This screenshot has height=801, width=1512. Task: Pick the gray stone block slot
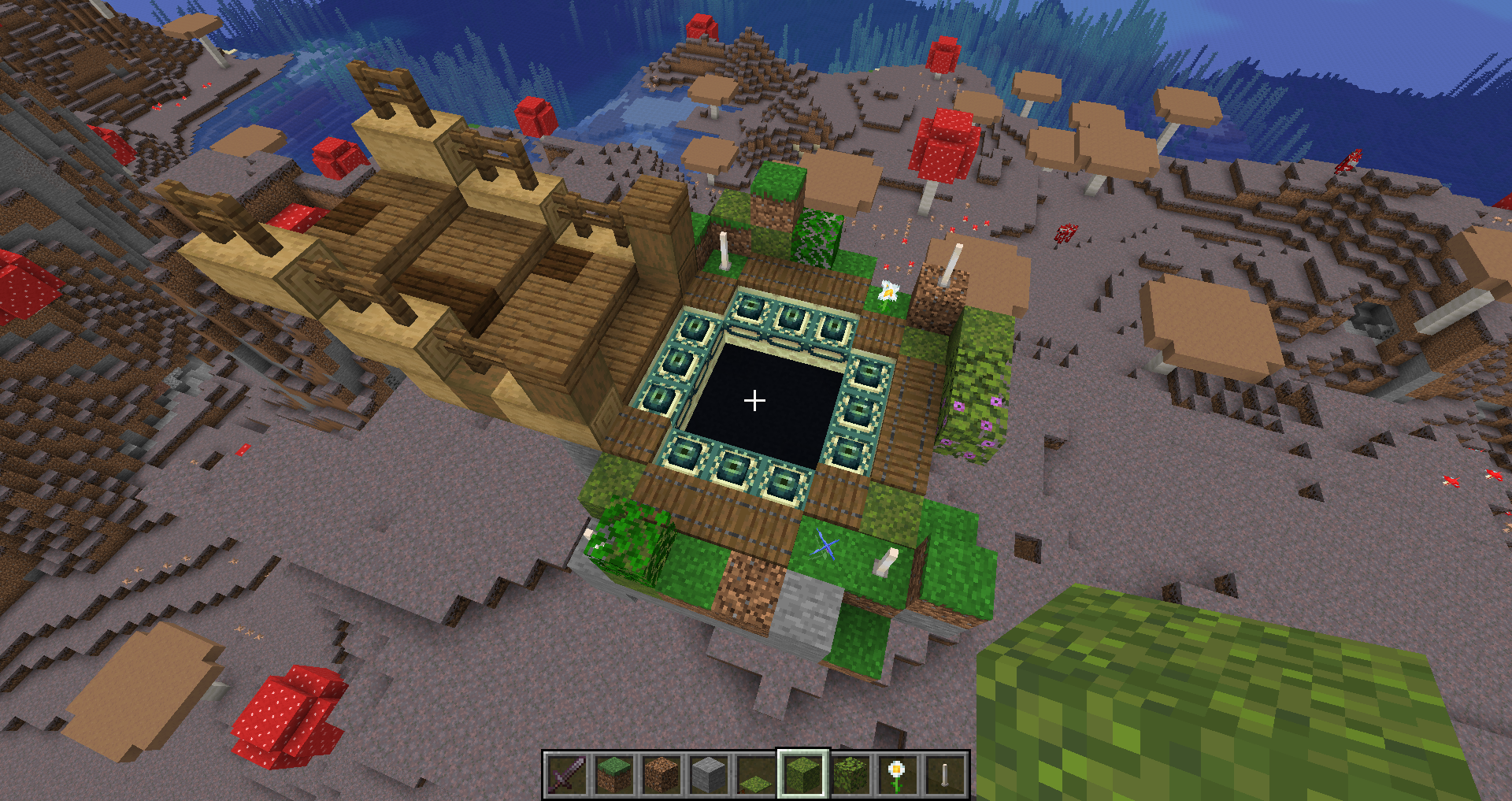point(708,774)
